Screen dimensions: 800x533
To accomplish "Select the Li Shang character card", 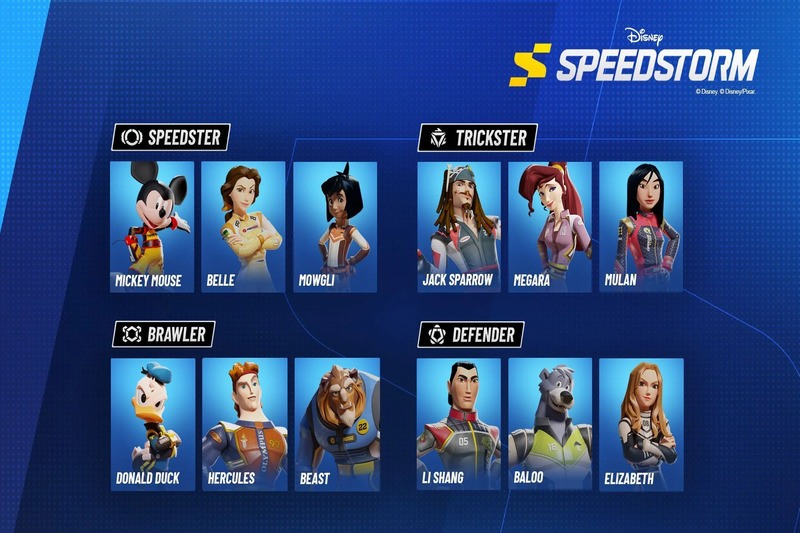I will coord(459,424).
